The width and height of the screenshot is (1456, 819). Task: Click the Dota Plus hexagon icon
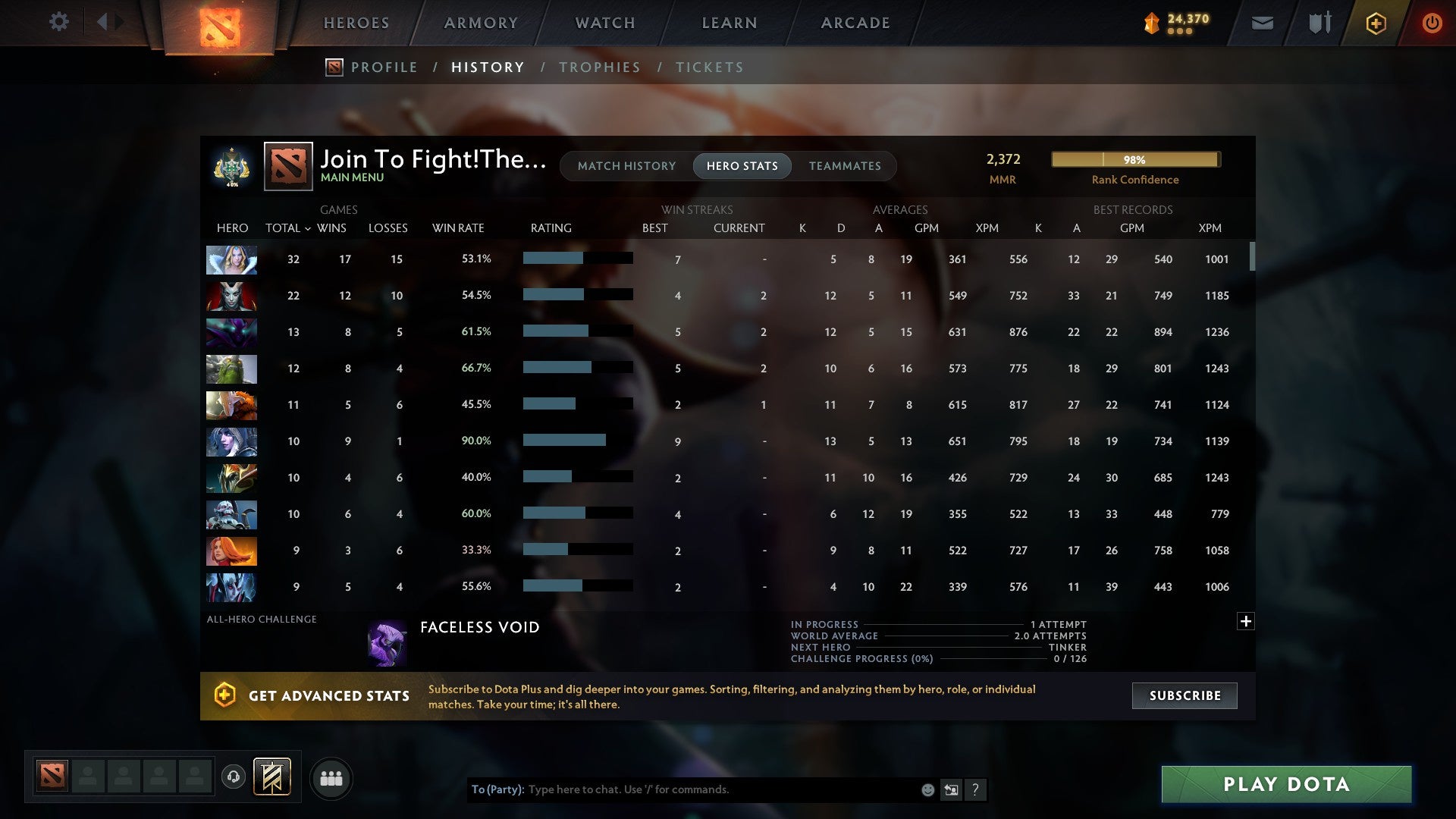pyautogui.click(x=1375, y=23)
